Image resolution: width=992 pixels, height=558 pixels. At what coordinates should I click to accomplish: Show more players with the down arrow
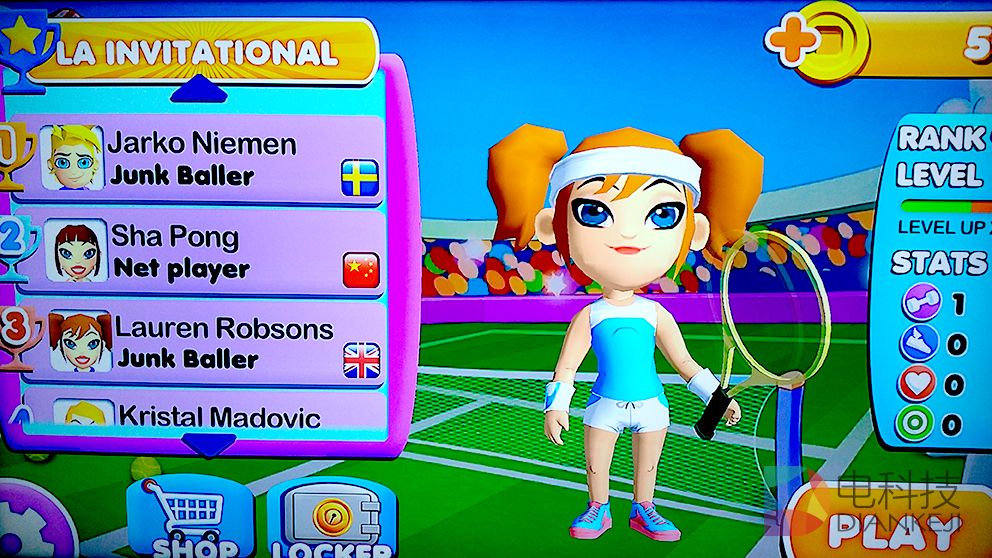click(x=208, y=443)
